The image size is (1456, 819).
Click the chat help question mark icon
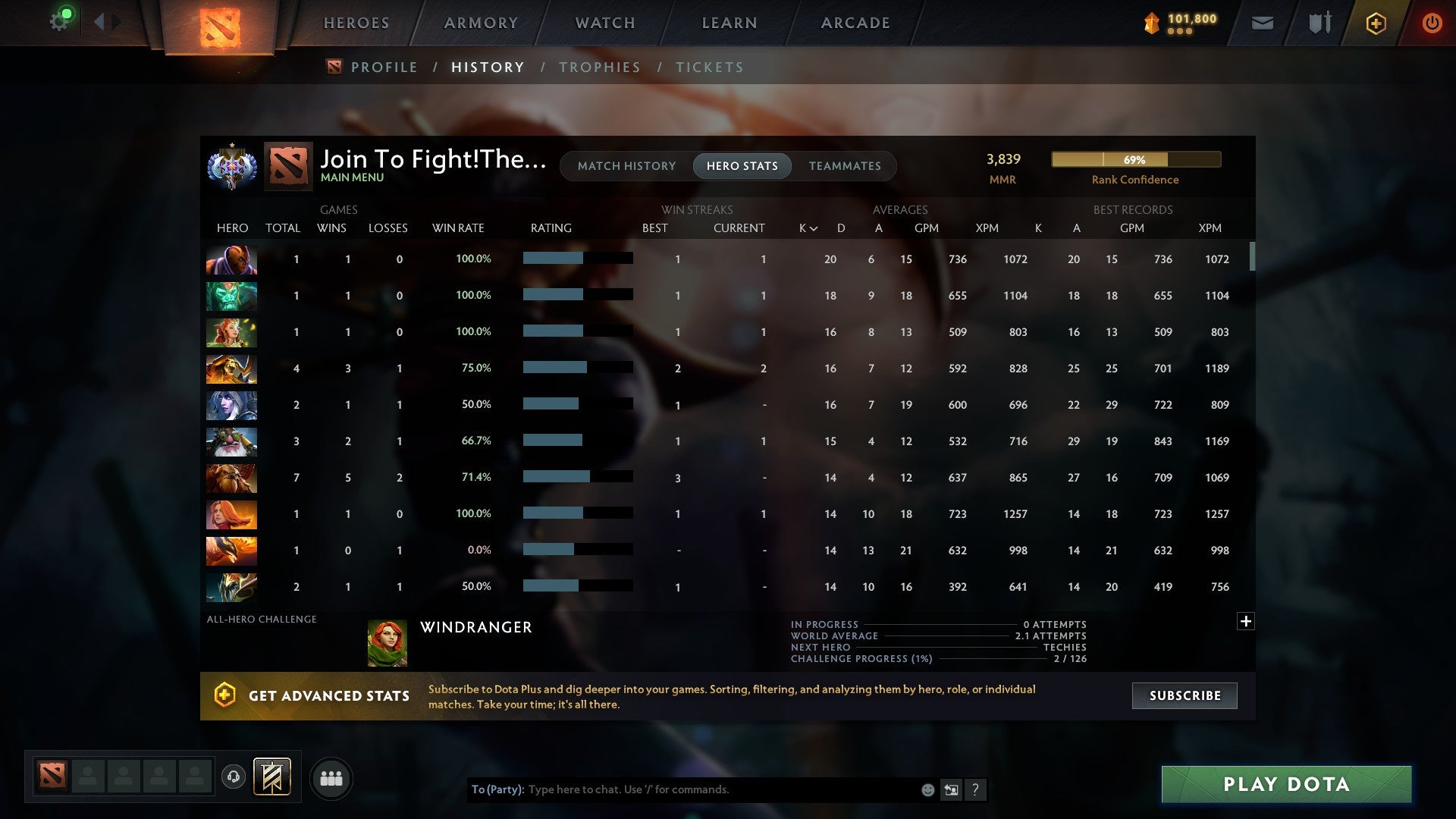976,789
